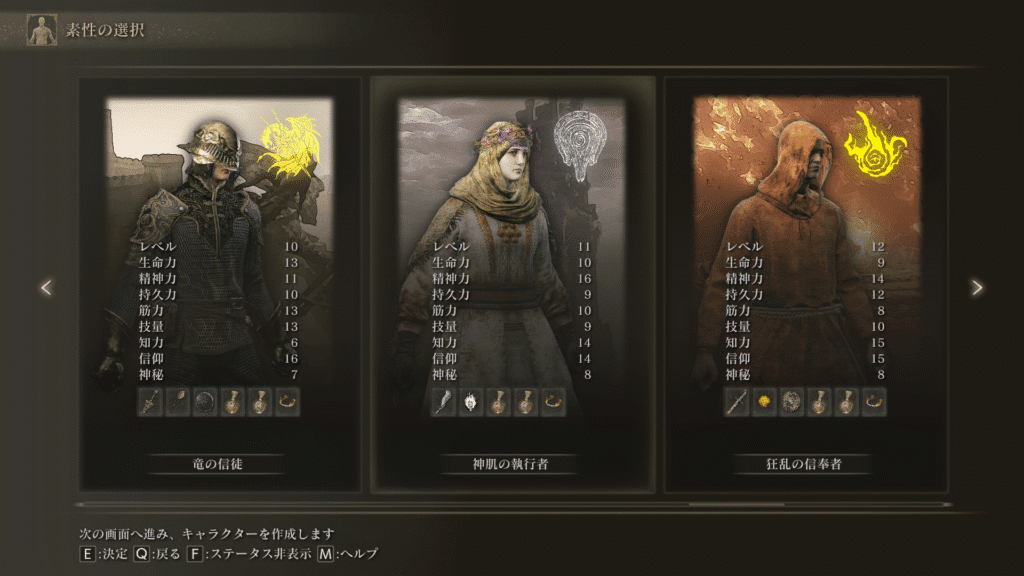Screen dimensions: 1024x576
Task: Select the yellow flame seal in 狂乱の信奉者's equipment
Action: [764, 402]
